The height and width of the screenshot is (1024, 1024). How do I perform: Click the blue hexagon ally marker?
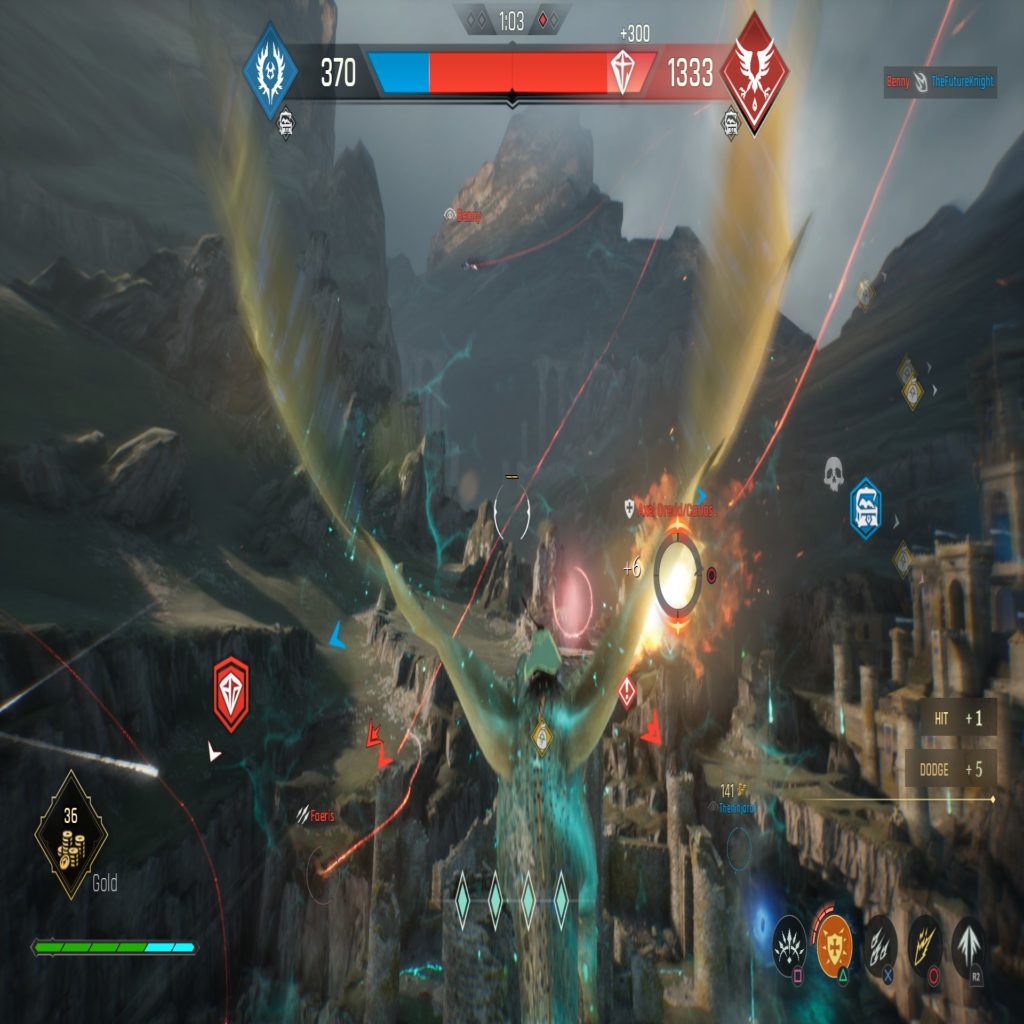click(865, 509)
